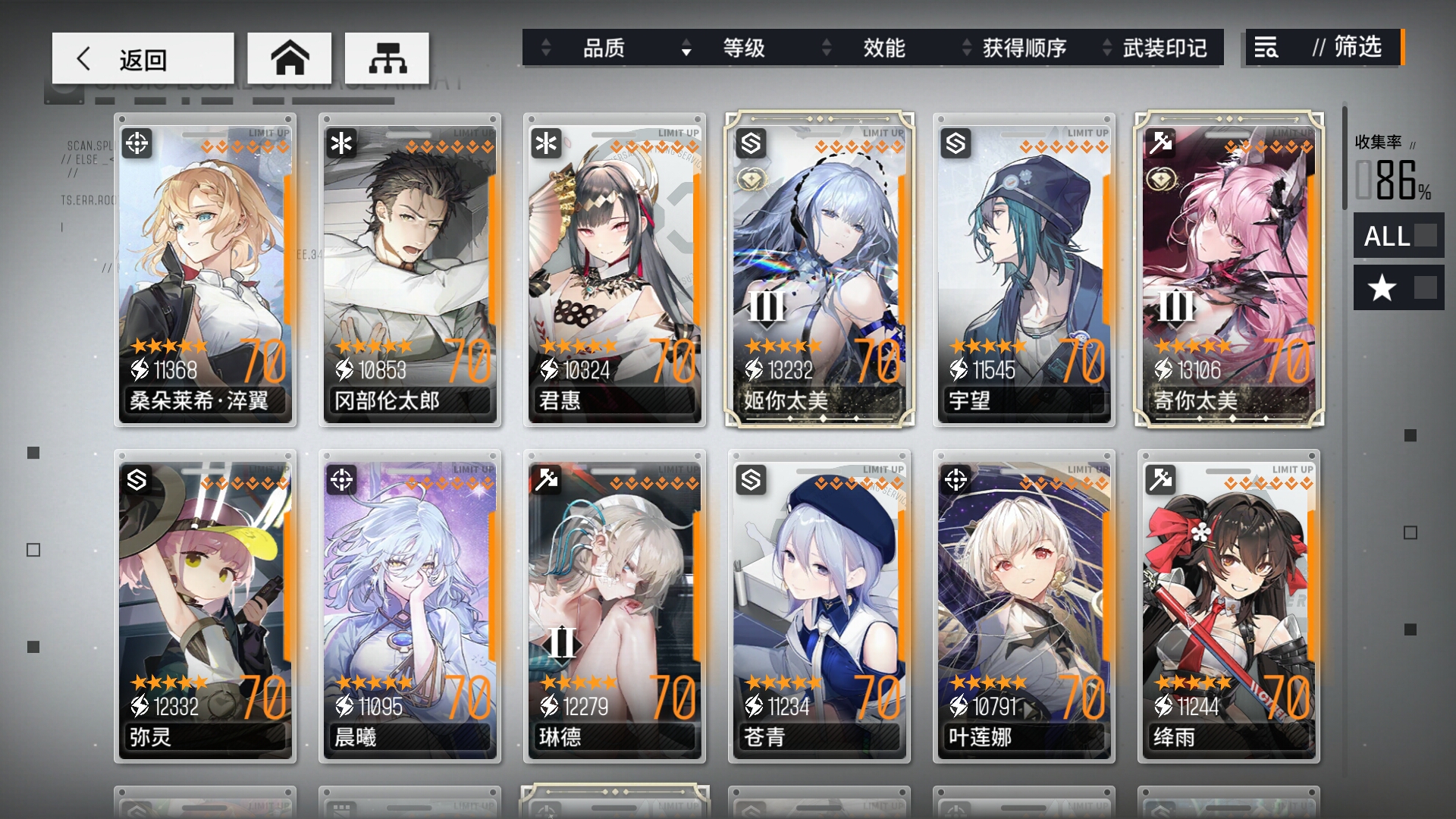
Task: Open the 筛选 filter panel
Action: [1323, 48]
